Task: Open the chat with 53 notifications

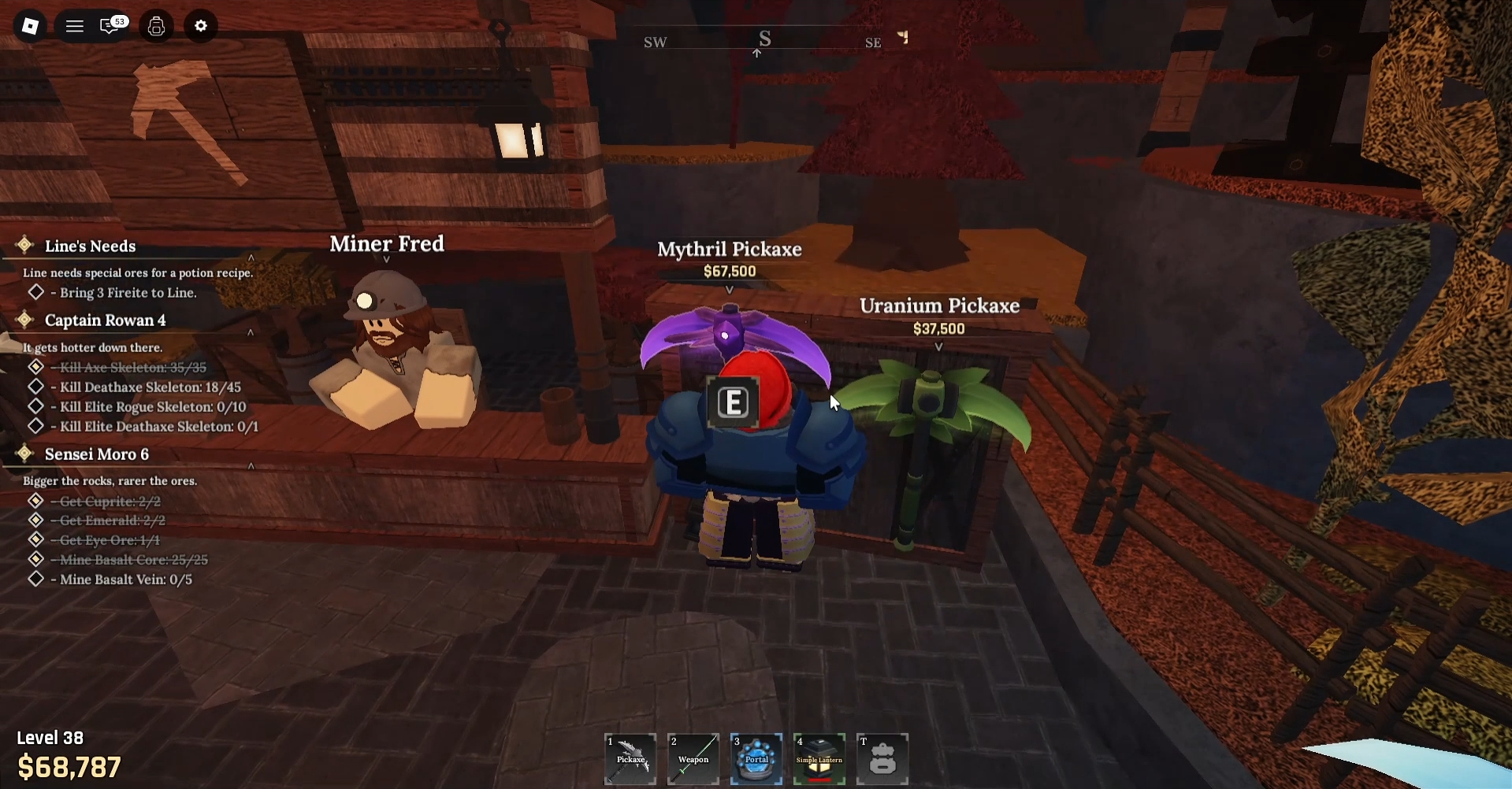Action: [x=111, y=26]
